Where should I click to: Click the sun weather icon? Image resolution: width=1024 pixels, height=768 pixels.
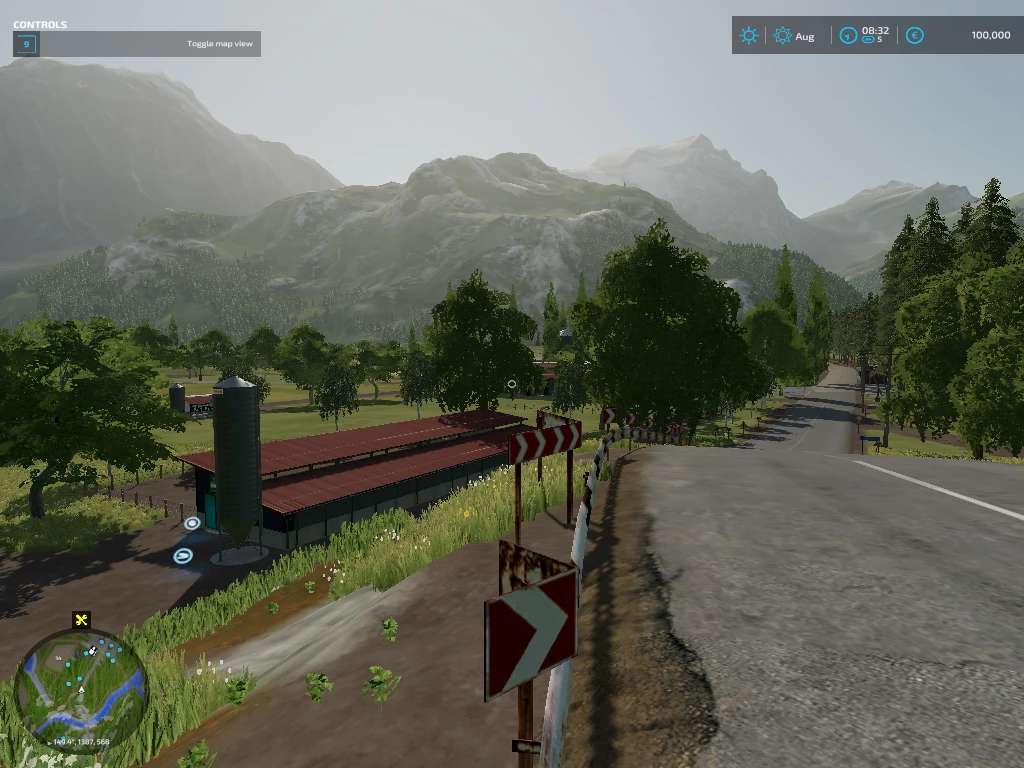tap(749, 36)
